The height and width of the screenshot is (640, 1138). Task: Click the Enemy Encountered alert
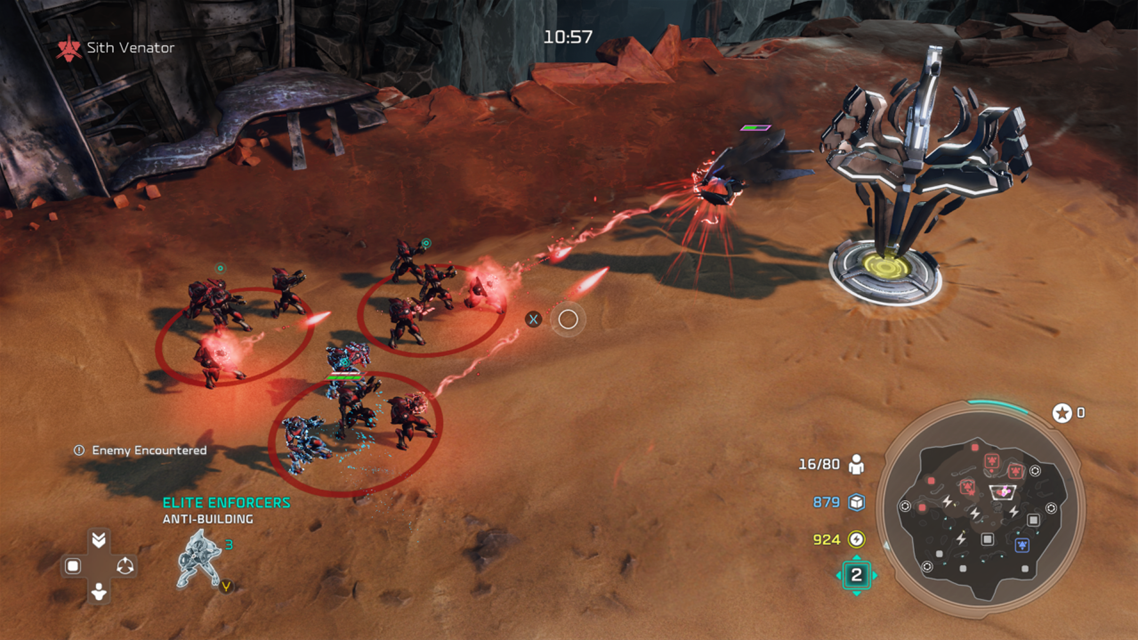click(x=141, y=451)
